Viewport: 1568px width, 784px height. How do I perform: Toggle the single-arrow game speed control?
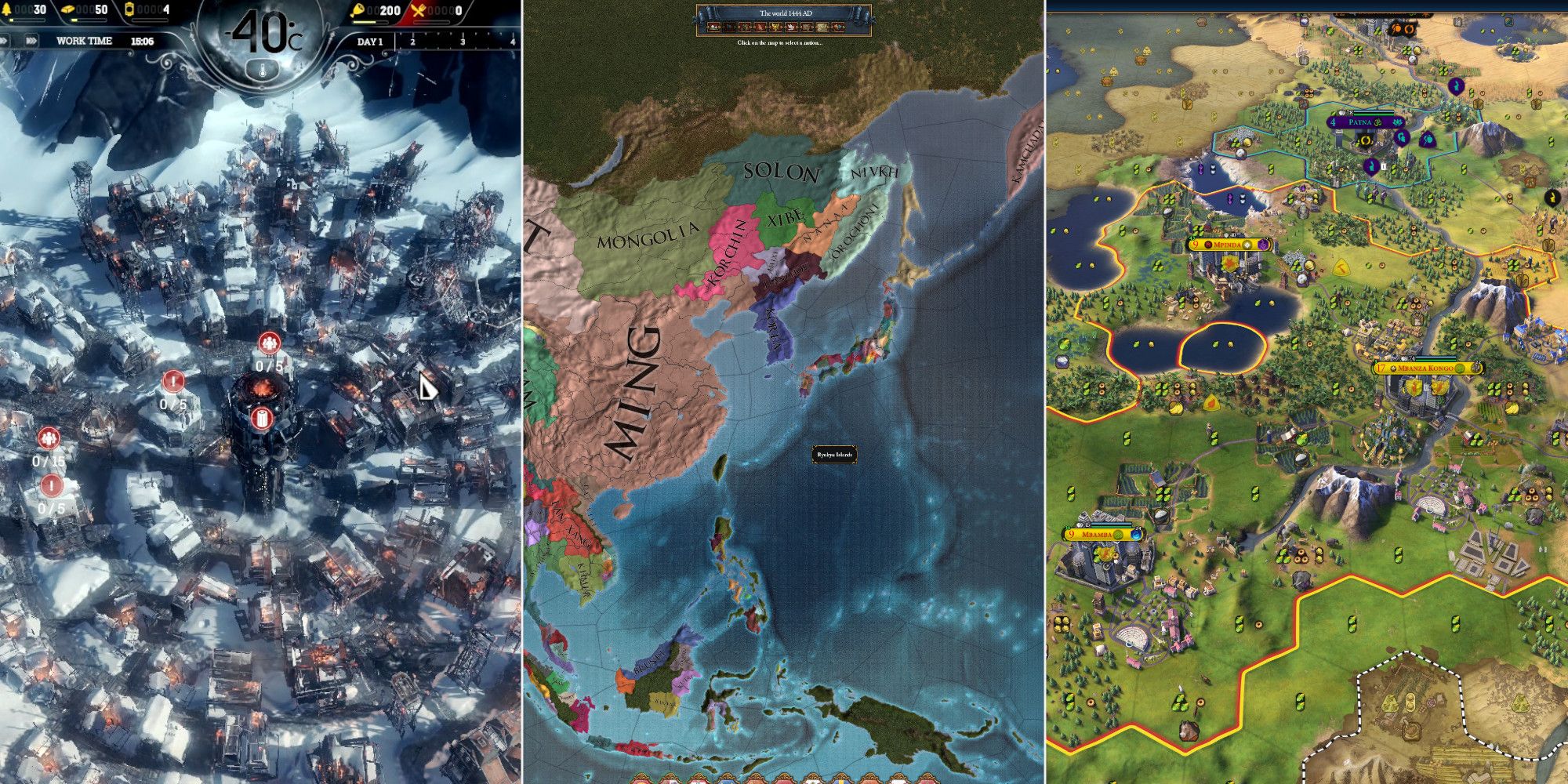[4, 40]
